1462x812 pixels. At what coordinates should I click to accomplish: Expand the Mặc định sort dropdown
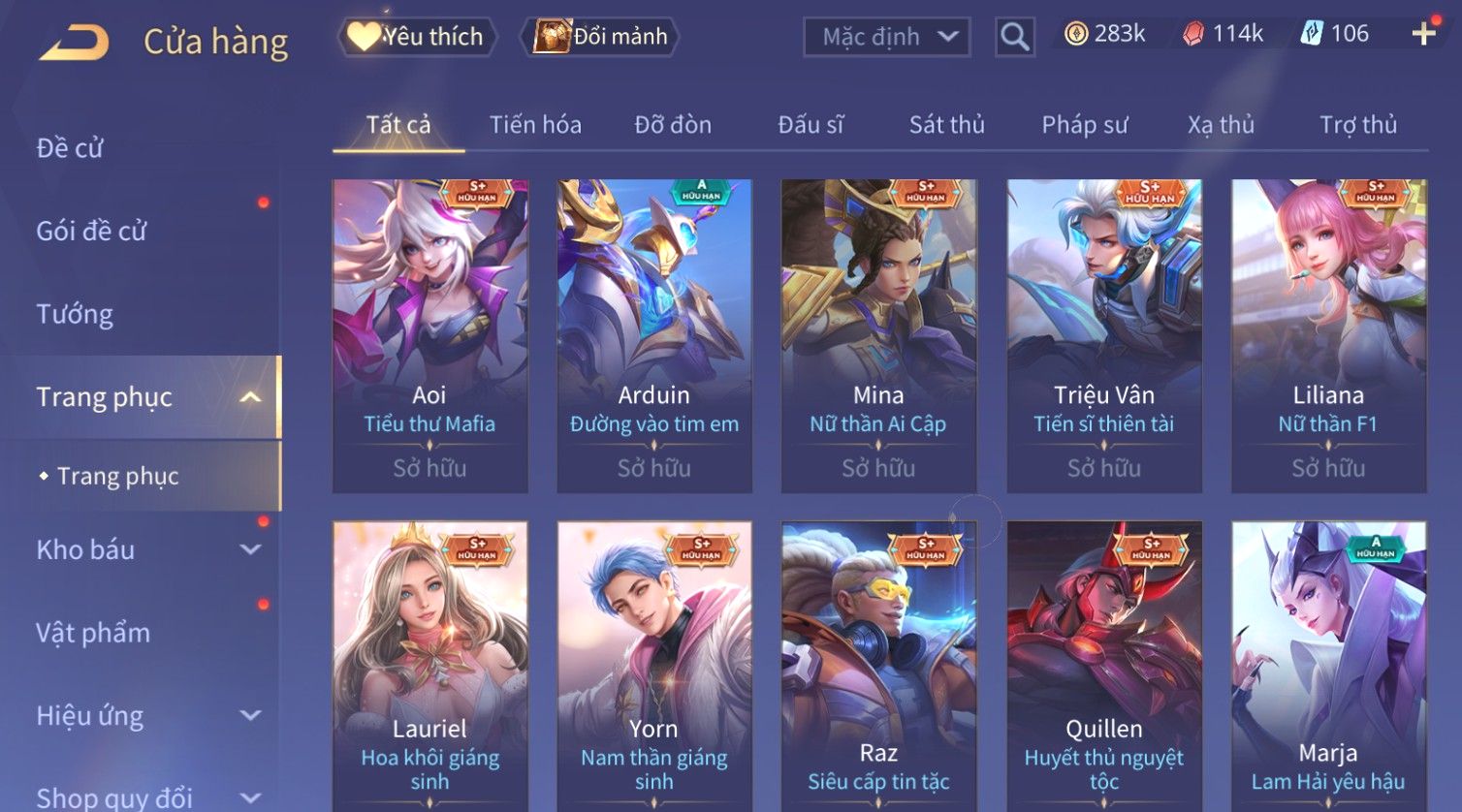887,37
